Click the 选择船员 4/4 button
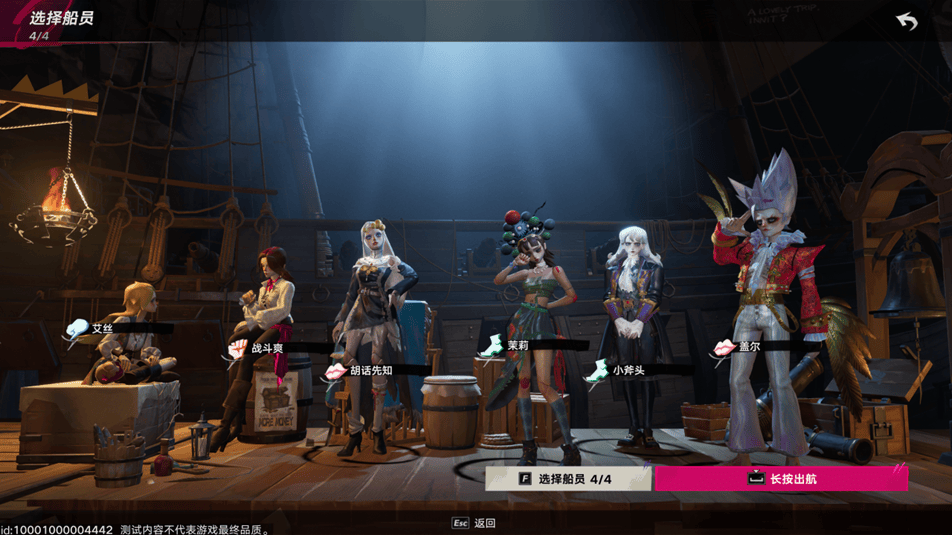952x535 pixels. click(x=568, y=479)
